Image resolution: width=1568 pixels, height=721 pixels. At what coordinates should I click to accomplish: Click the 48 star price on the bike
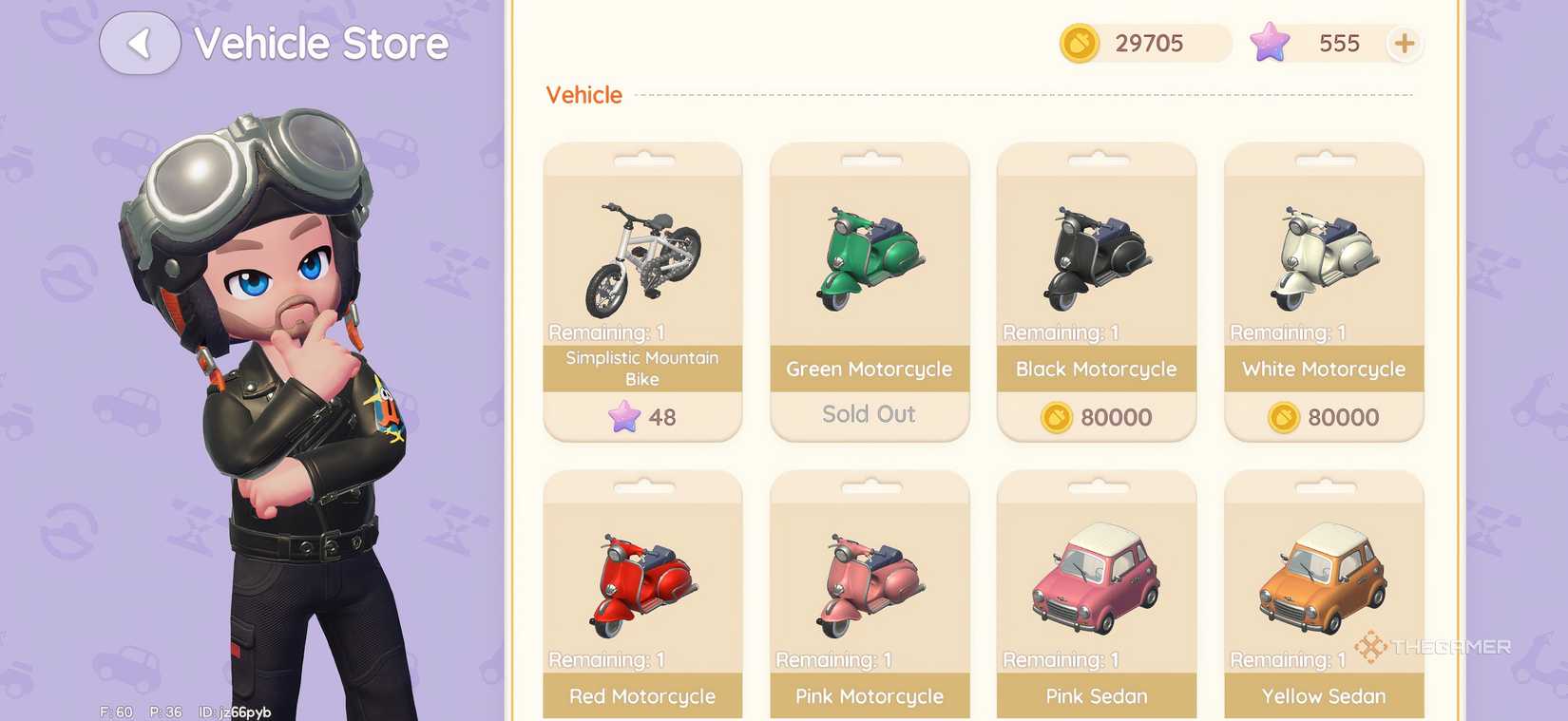tap(641, 416)
